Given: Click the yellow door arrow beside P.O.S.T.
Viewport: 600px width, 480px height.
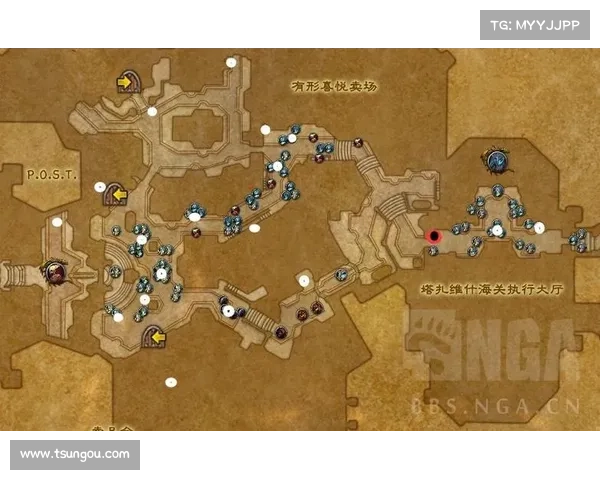Looking at the screenshot, I should (116, 192).
